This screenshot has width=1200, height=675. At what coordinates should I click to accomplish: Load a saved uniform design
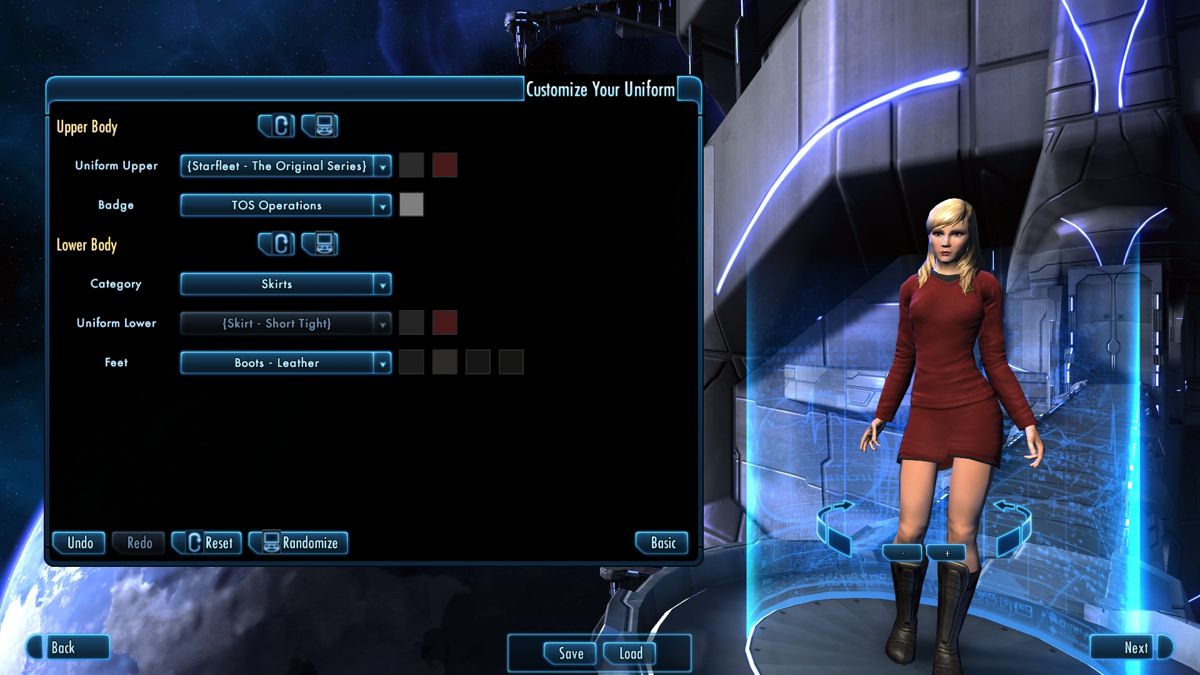(x=631, y=654)
